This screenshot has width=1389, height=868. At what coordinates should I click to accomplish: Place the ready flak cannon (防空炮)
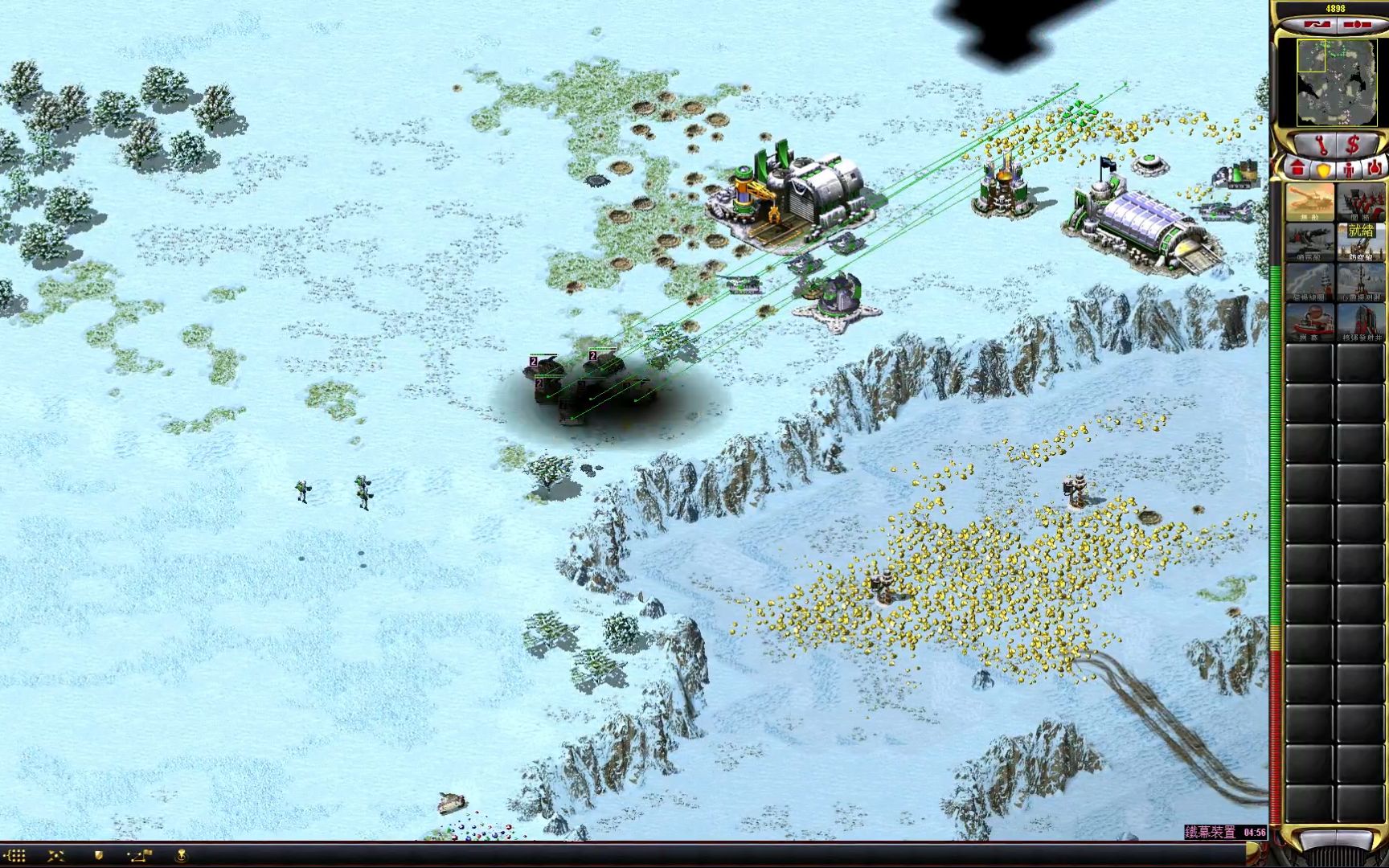(x=1361, y=242)
